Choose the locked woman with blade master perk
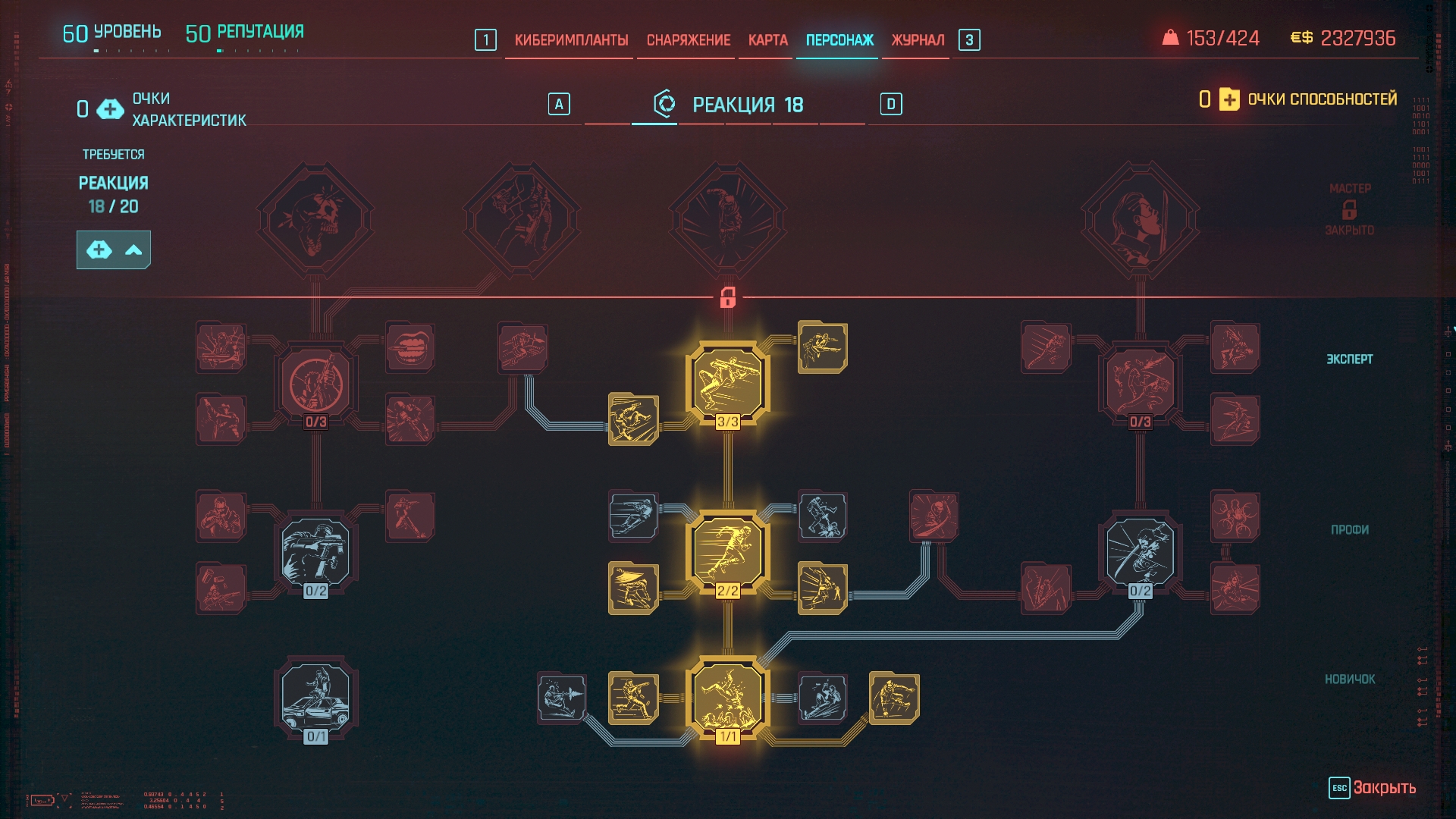Image resolution: width=1456 pixels, height=819 pixels. [x=1140, y=220]
